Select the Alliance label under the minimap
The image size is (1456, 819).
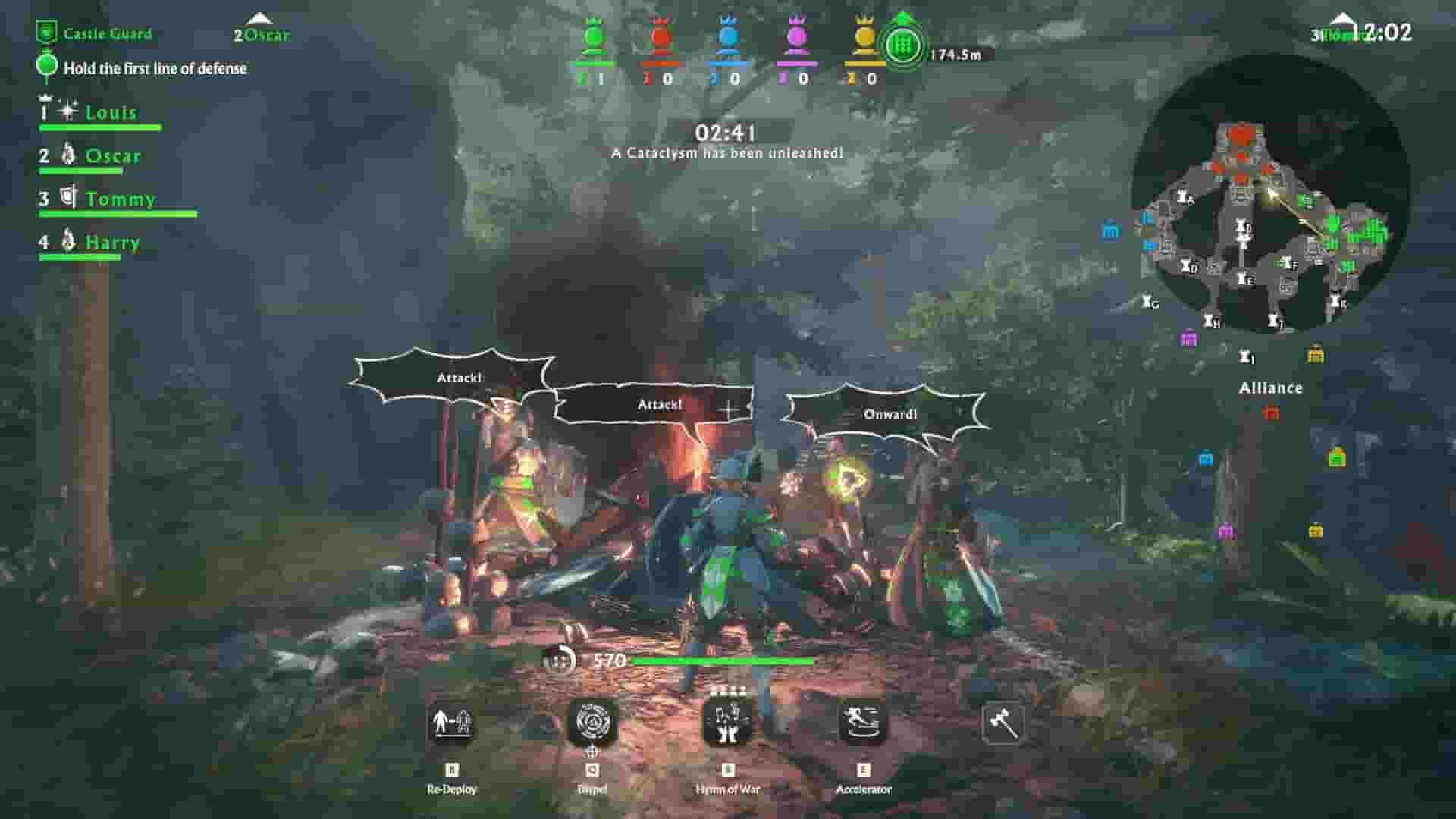point(1269,388)
